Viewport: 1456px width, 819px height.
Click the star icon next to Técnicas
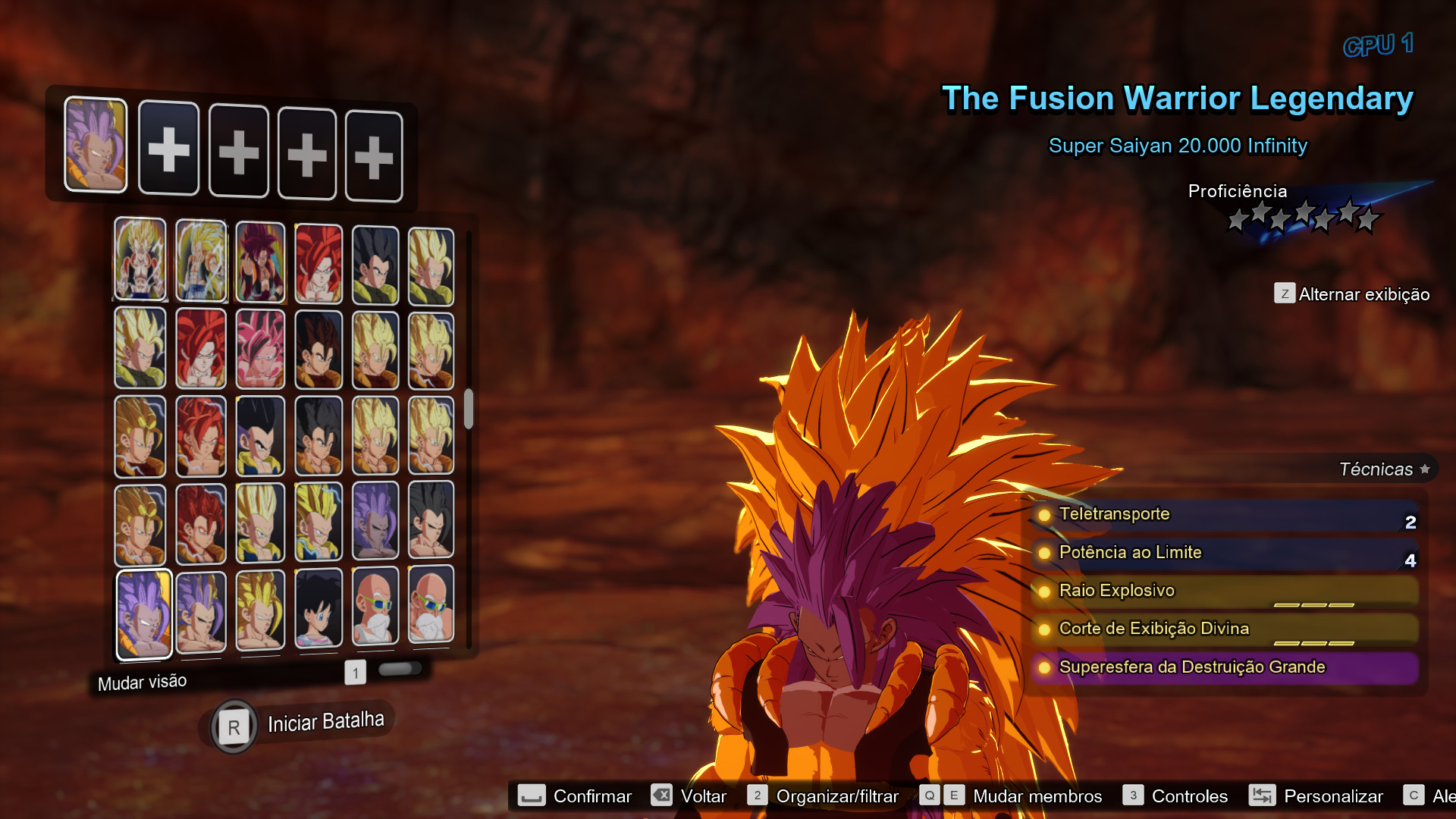(1424, 469)
